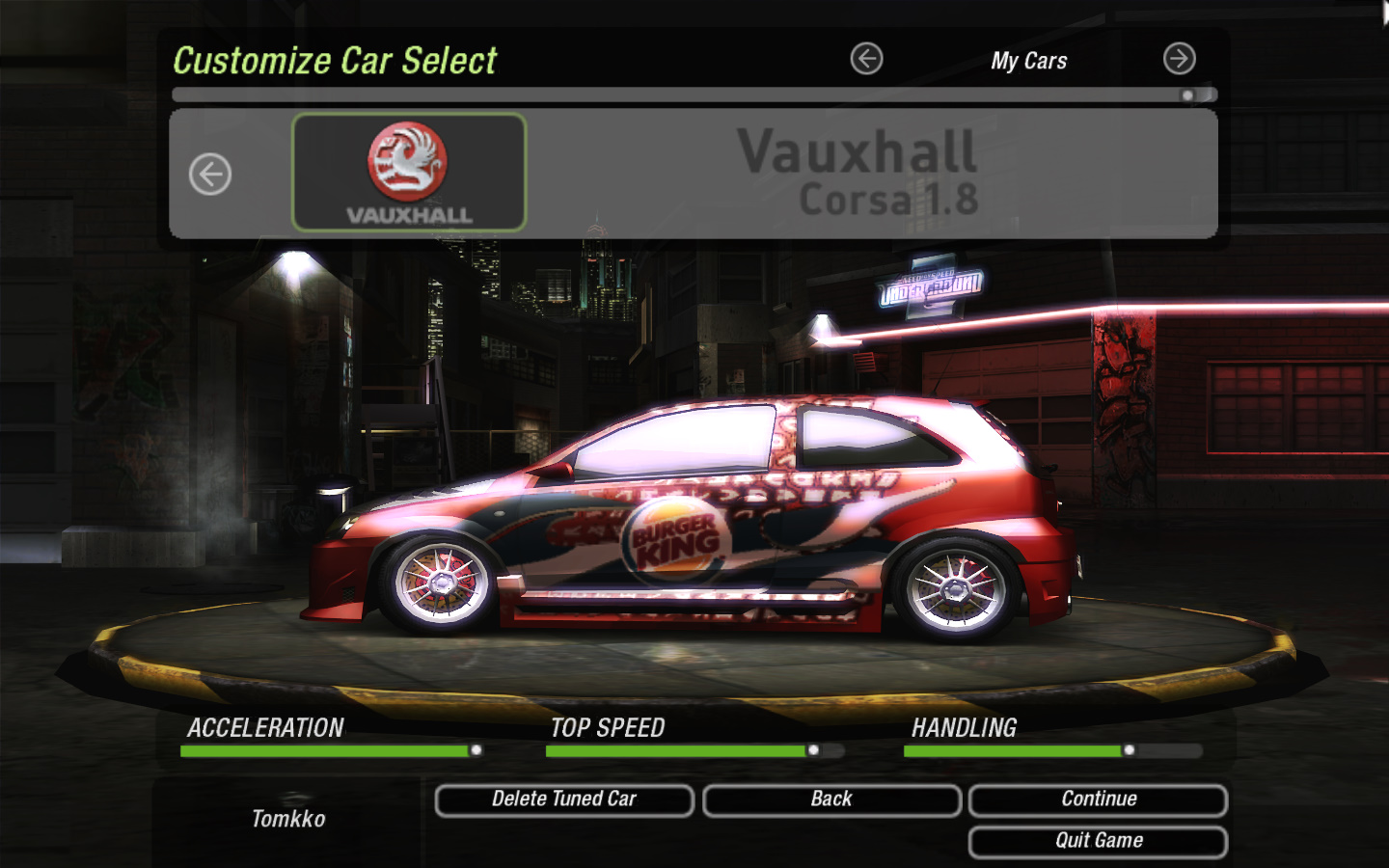Switch car category with the top-right arrow
Screen dimensions: 1389x868
tap(1179, 59)
